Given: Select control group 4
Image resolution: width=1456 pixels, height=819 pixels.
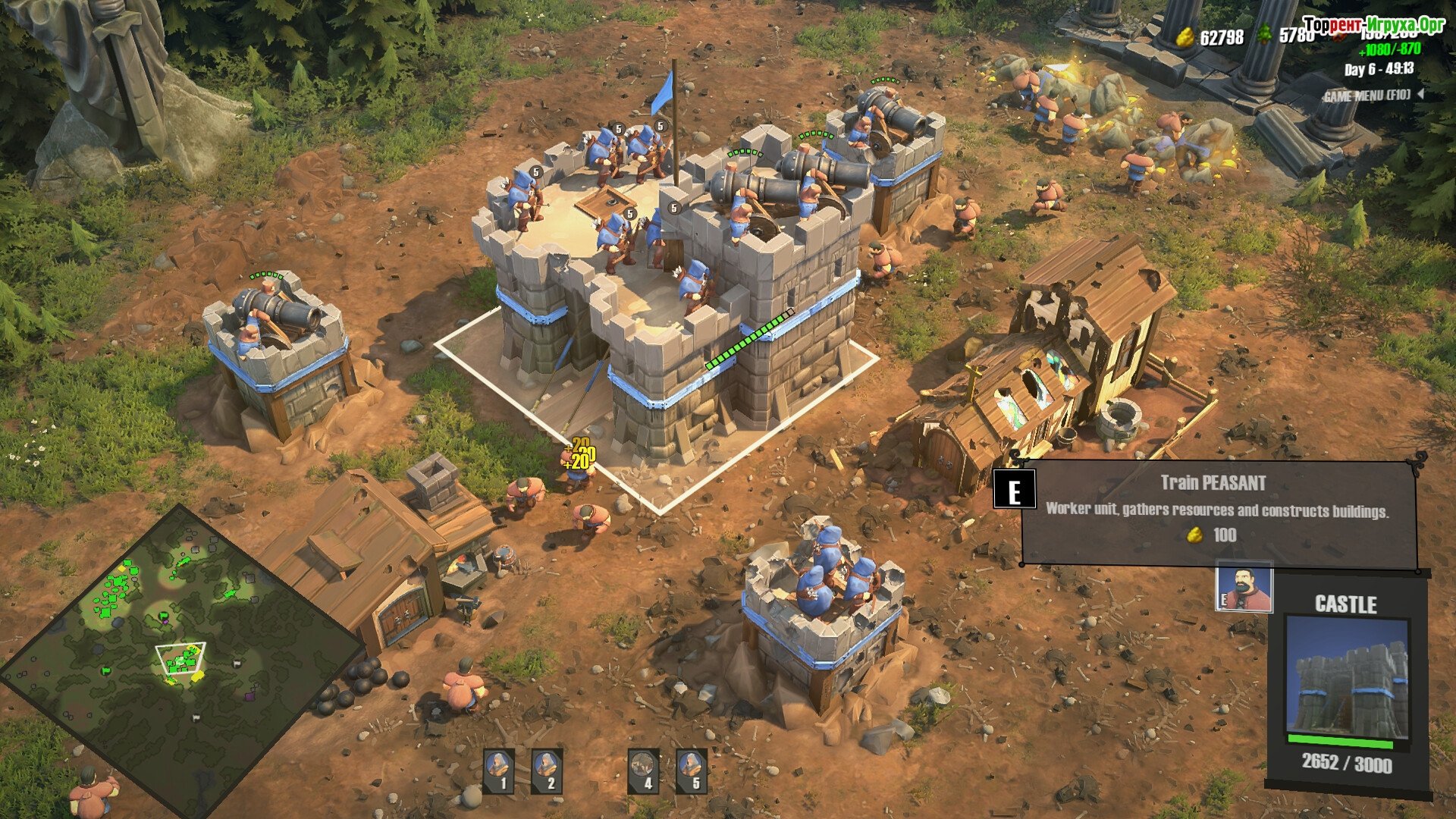Looking at the screenshot, I should point(644,770).
